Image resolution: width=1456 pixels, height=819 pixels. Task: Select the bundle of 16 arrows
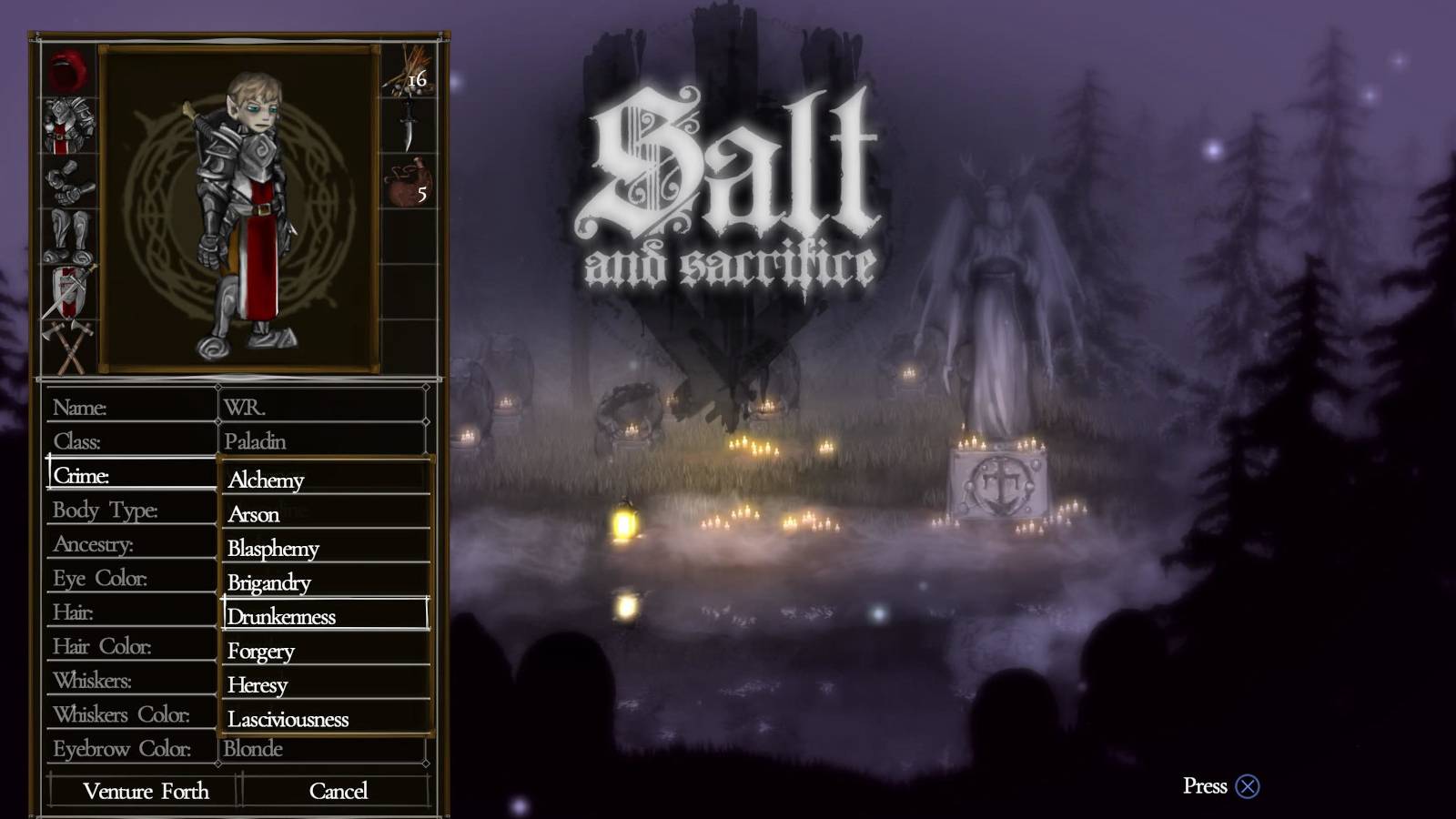point(408,73)
